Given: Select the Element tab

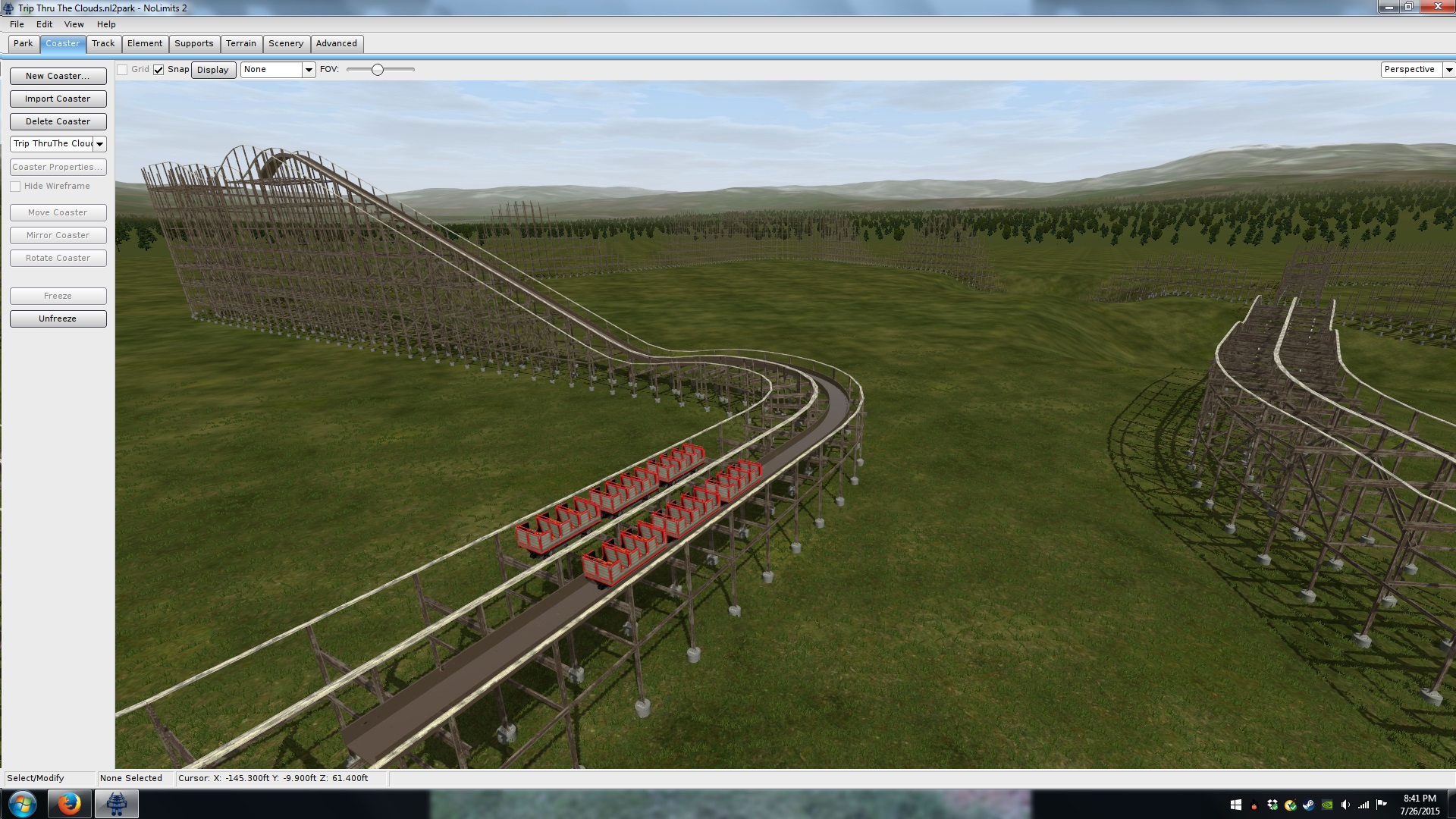Looking at the screenshot, I should tap(145, 43).
